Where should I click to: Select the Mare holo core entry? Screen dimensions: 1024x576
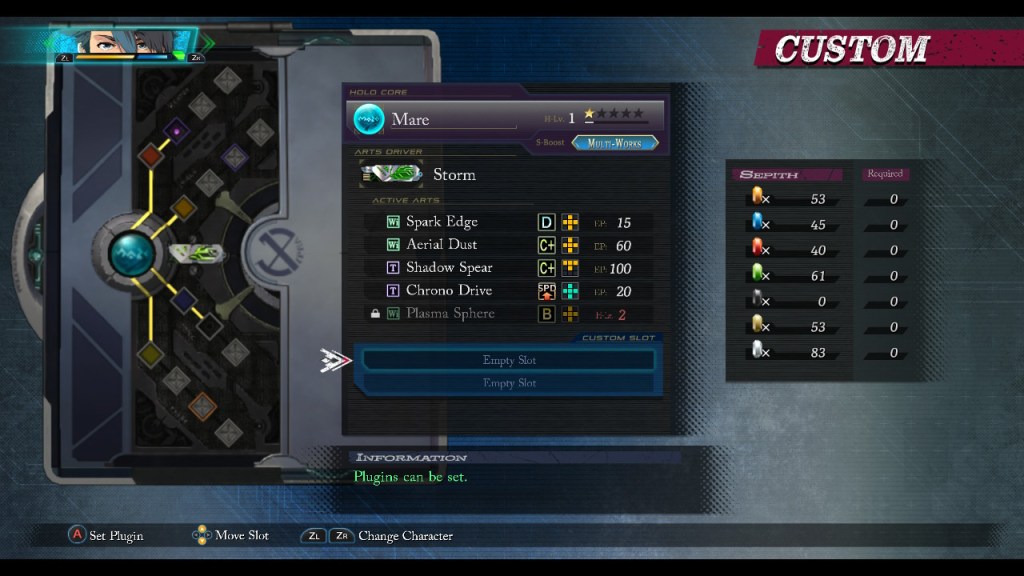click(410, 119)
